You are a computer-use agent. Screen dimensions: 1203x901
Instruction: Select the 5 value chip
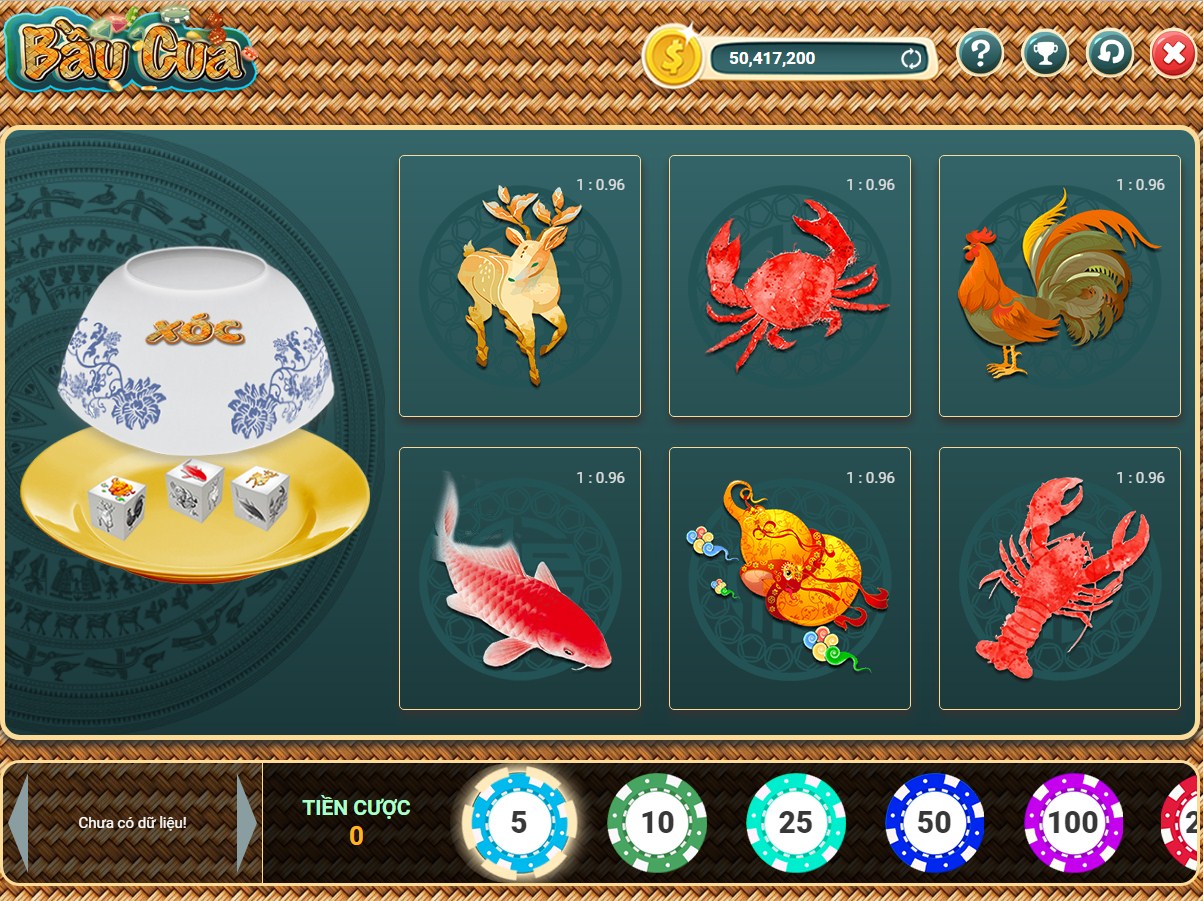tap(518, 822)
